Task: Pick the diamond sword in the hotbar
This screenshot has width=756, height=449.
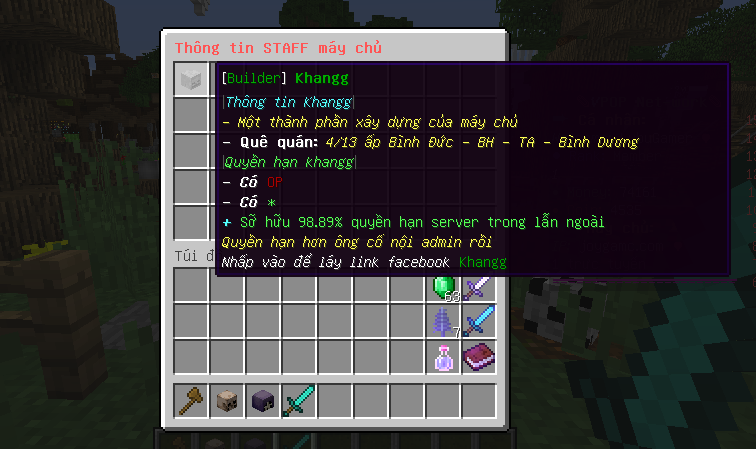Action: pos(299,401)
